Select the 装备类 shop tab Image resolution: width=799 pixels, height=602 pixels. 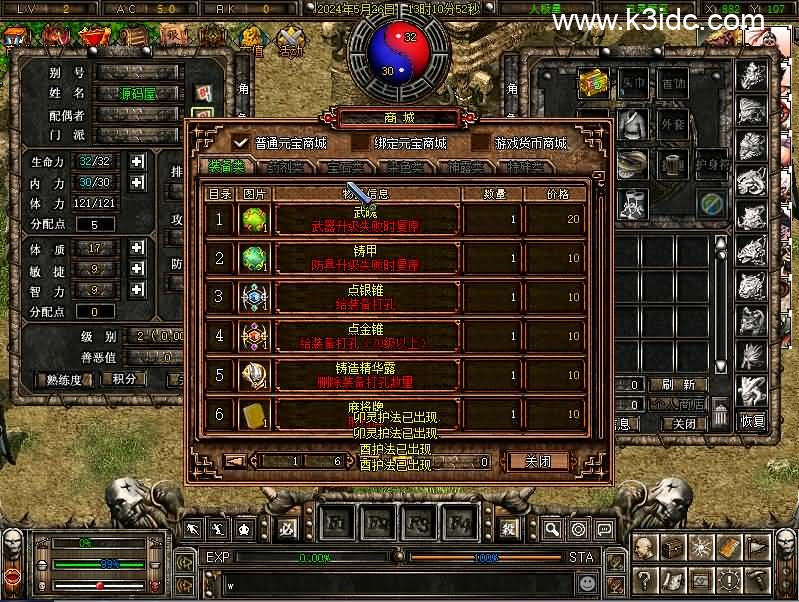click(228, 166)
